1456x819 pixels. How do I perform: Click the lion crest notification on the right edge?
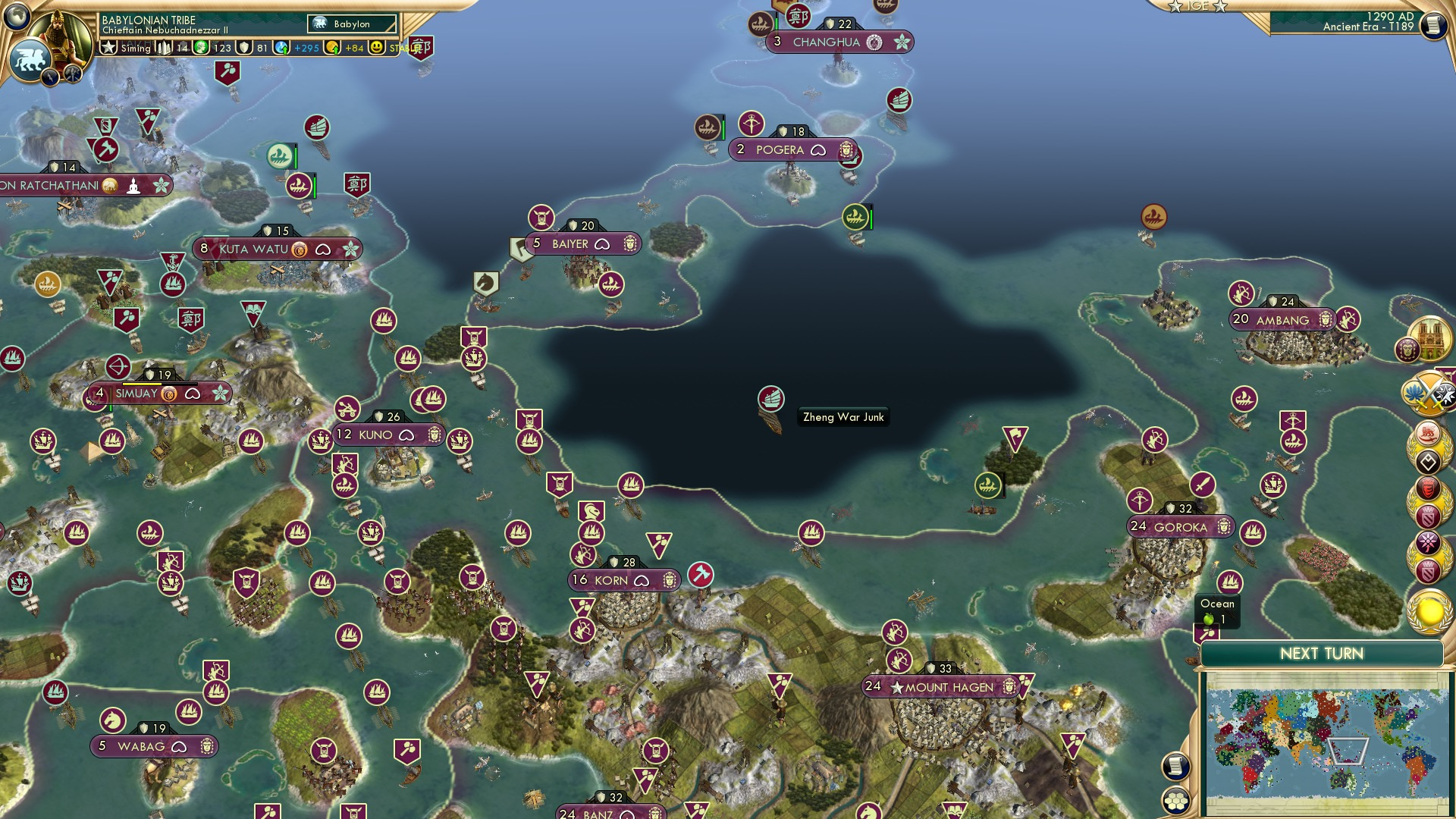1426,434
